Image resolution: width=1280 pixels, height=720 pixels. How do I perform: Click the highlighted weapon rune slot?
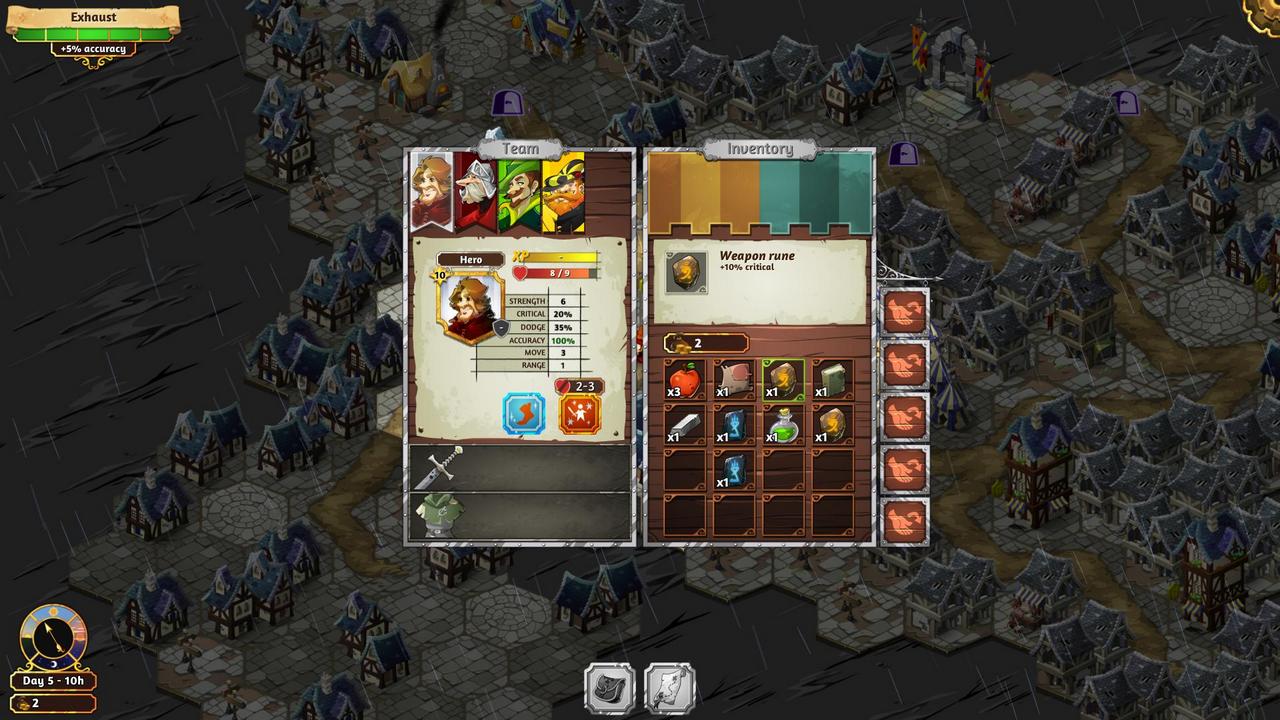tap(783, 379)
